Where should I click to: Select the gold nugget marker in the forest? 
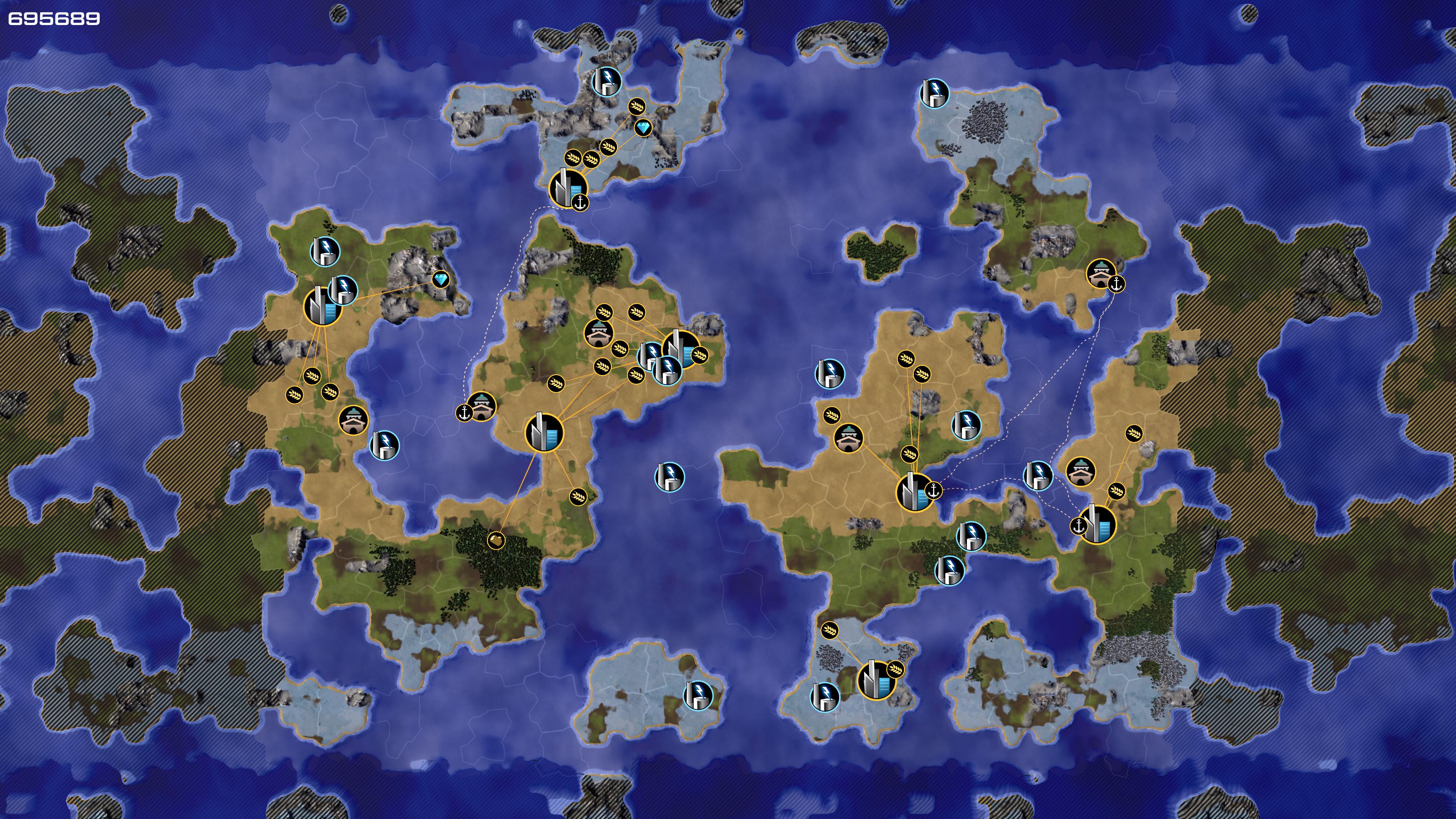496,540
